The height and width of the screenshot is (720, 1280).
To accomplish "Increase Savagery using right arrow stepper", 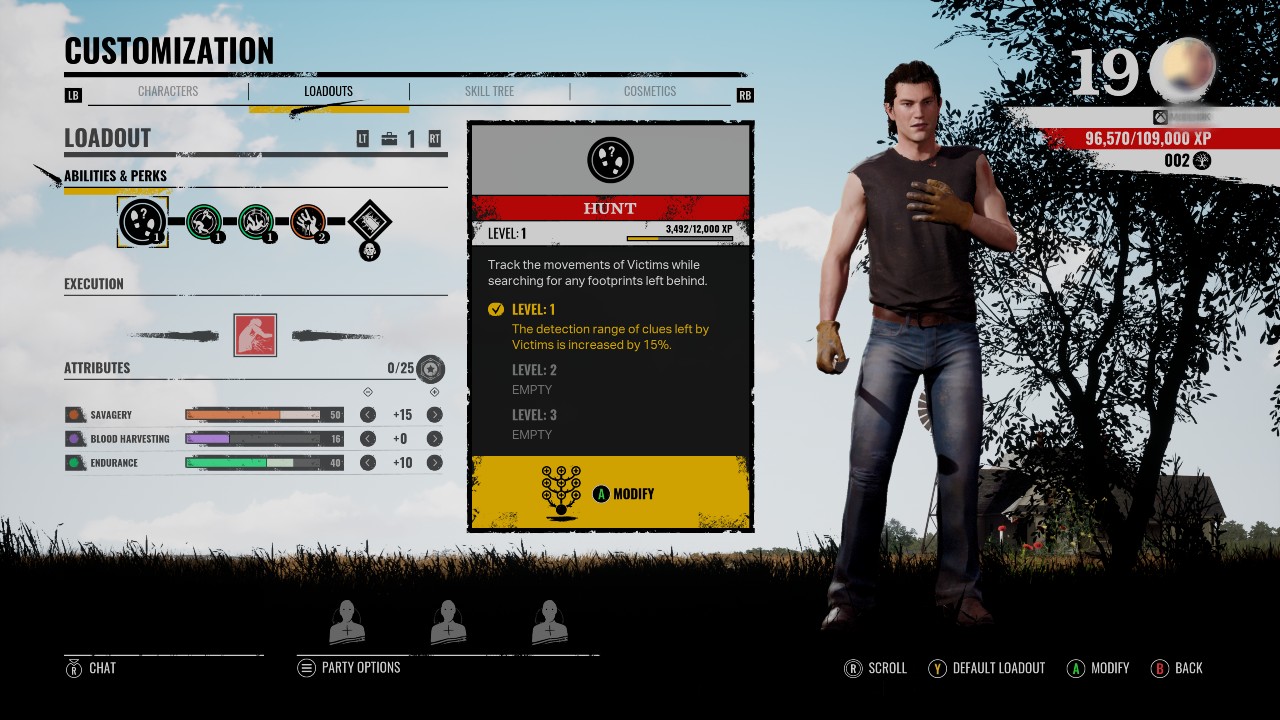I will coord(434,414).
